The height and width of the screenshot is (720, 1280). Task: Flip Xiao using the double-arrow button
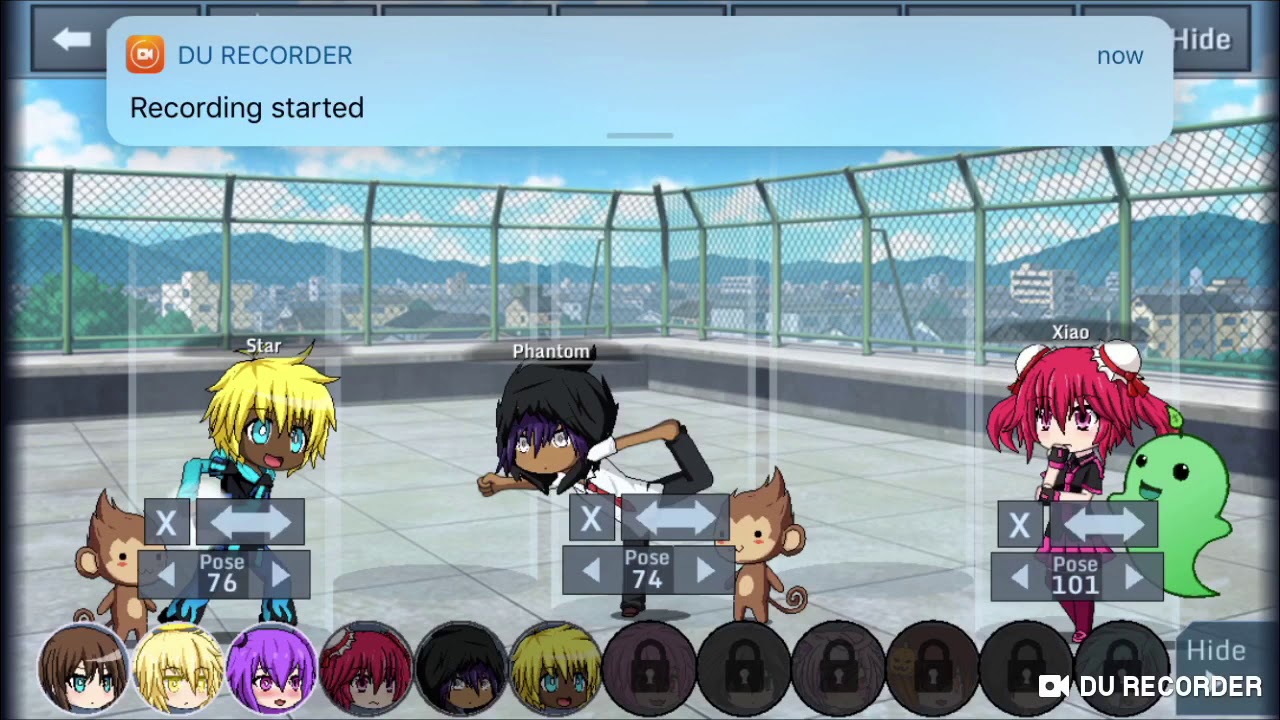click(x=1103, y=525)
